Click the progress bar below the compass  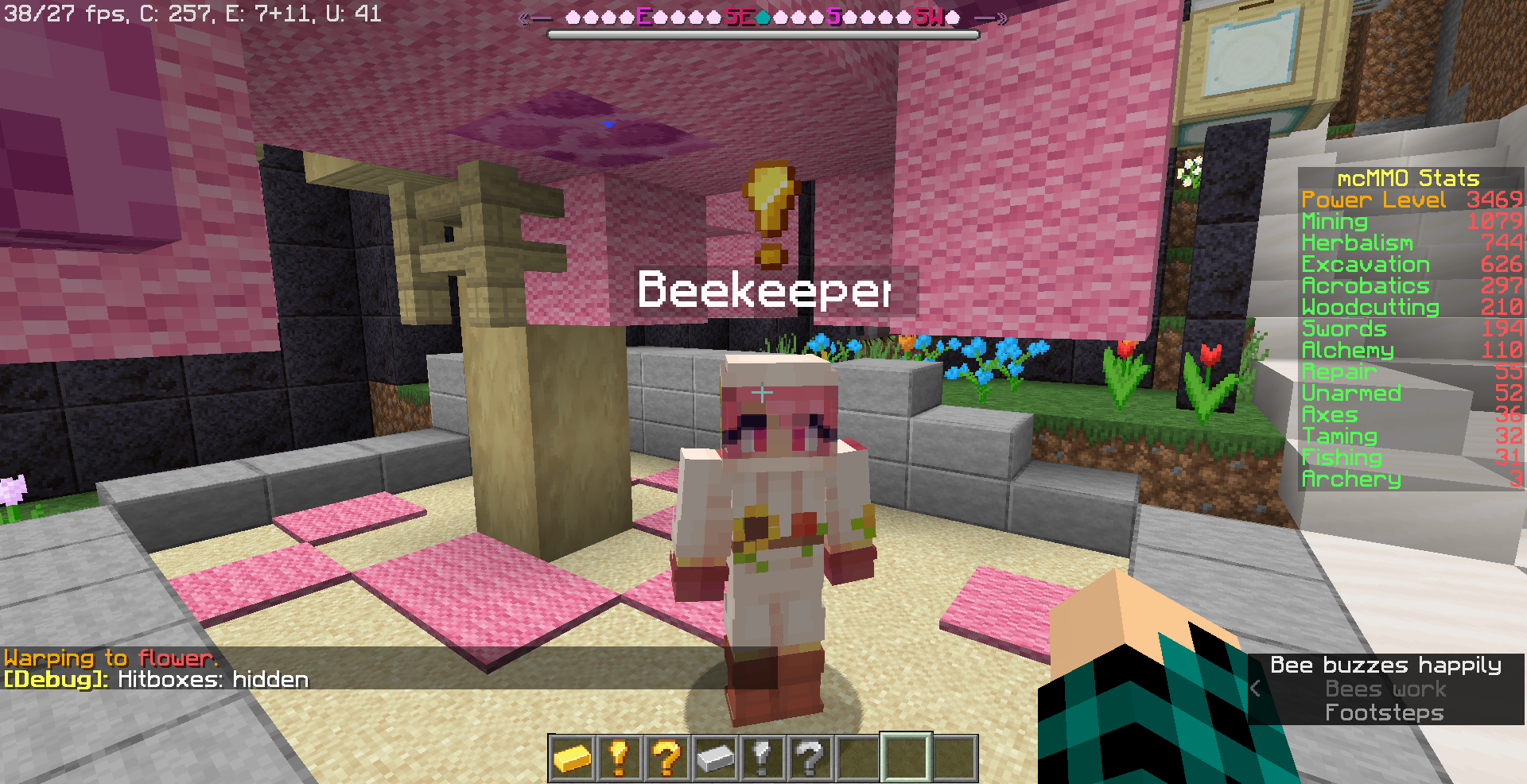(x=762, y=34)
